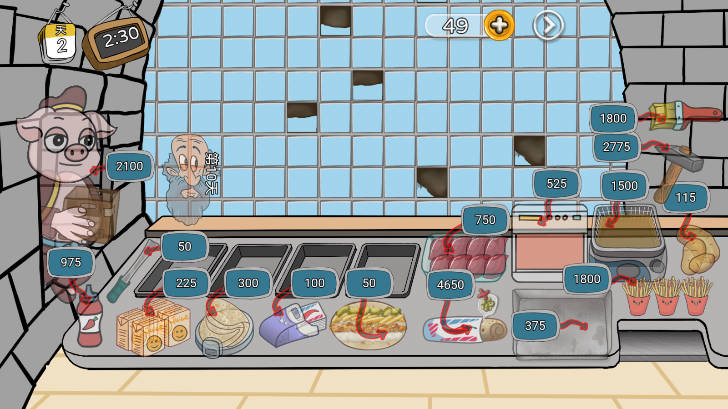Upgrade the potatoes for 115
The width and height of the screenshot is (728, 409).
pos(685,198)
